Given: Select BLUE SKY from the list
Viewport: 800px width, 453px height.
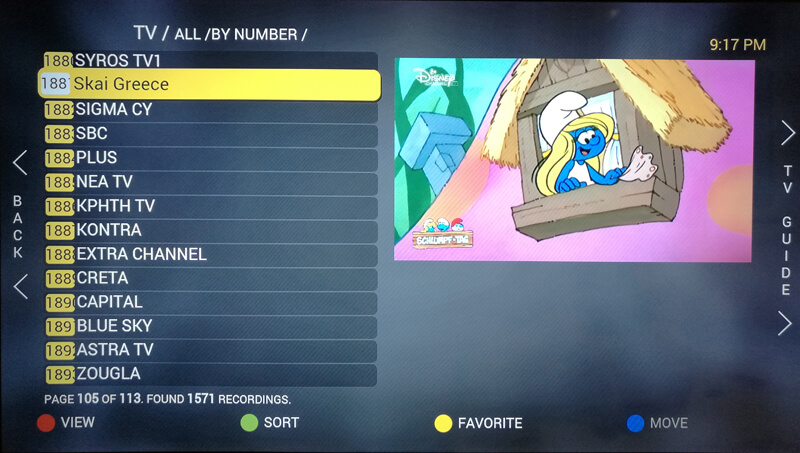Looking at the screenshot, I should [x=210, y=326].
